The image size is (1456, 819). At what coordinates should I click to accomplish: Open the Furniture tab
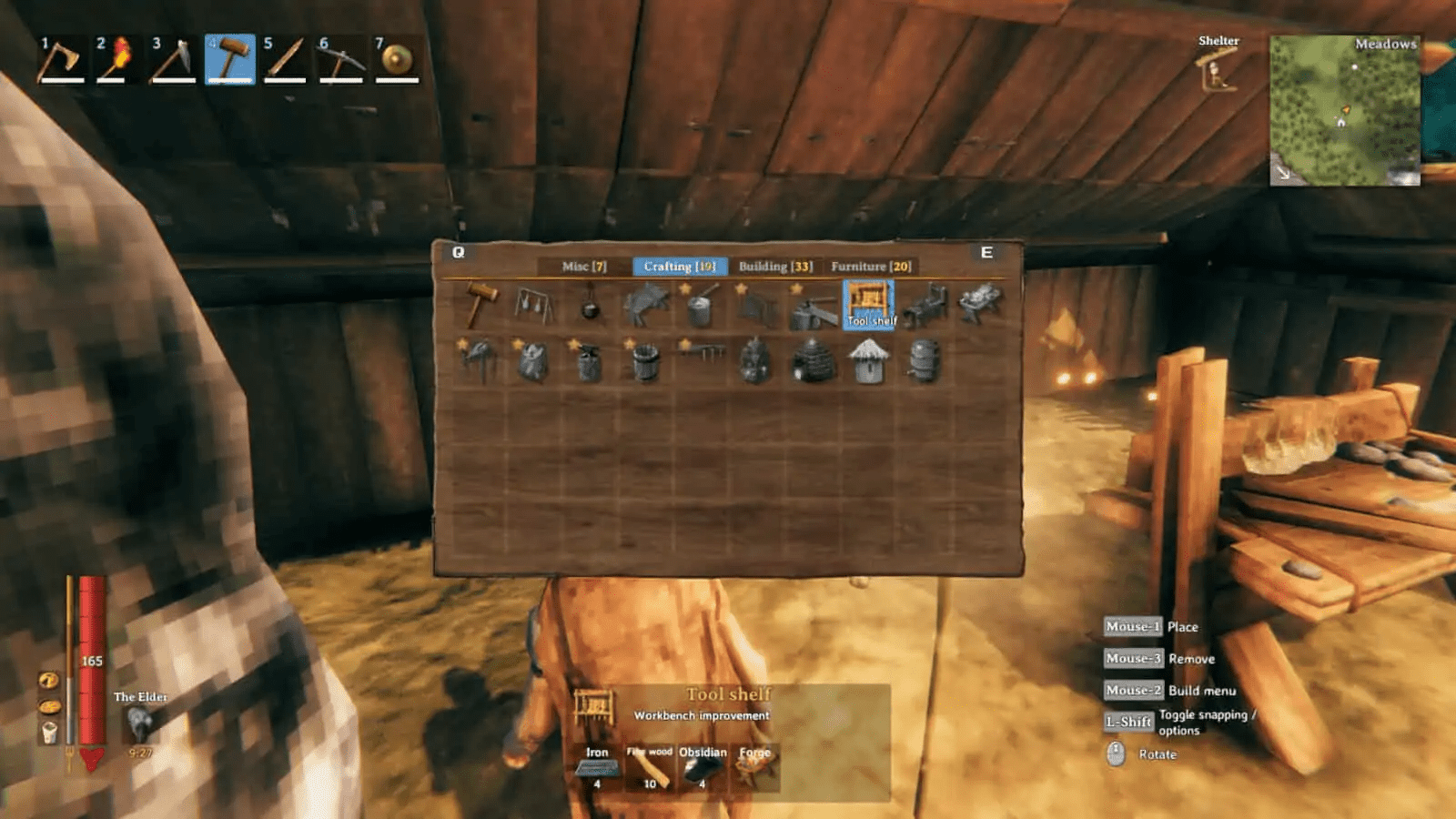[869, 267]
